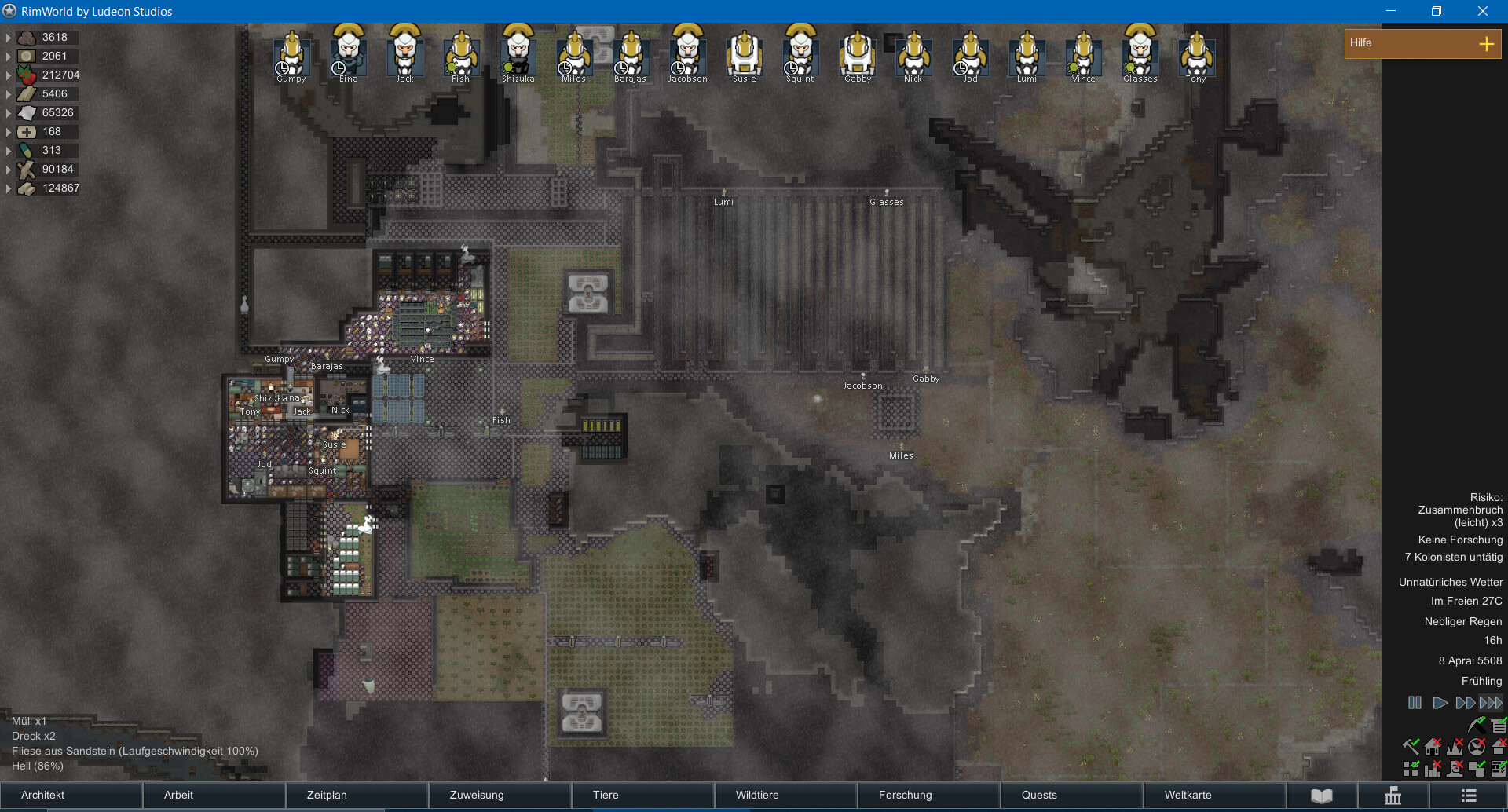The image size is (1508, 812).
Task: Select colonist Tony in the colonist bar
Action: [x=1196, y=53]
